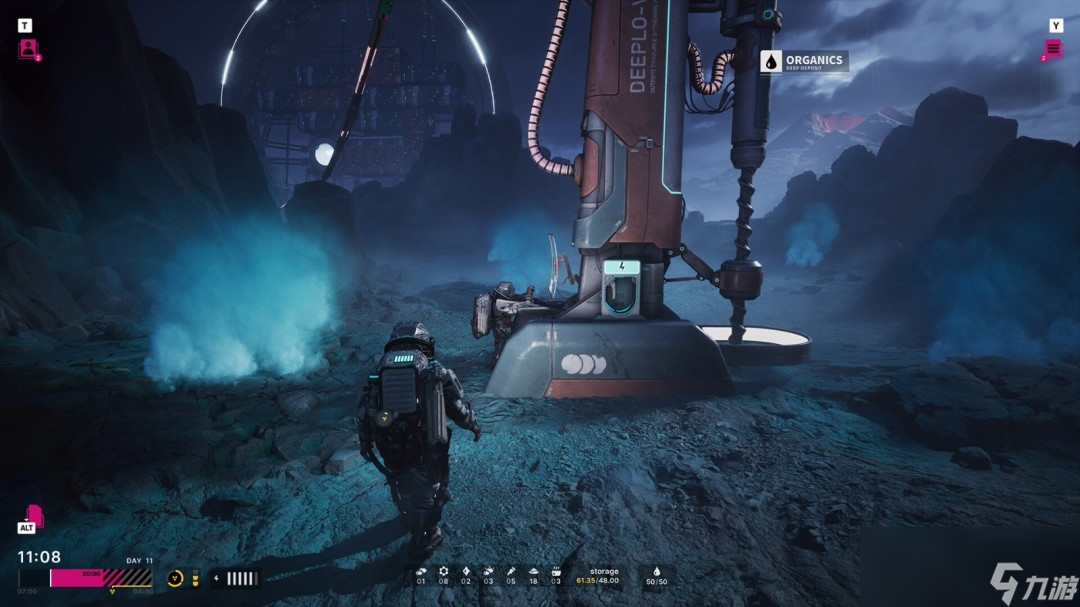1080x607 pixels.
Task: Open the pink task list icon
Action: click(x=1053, y=48)
